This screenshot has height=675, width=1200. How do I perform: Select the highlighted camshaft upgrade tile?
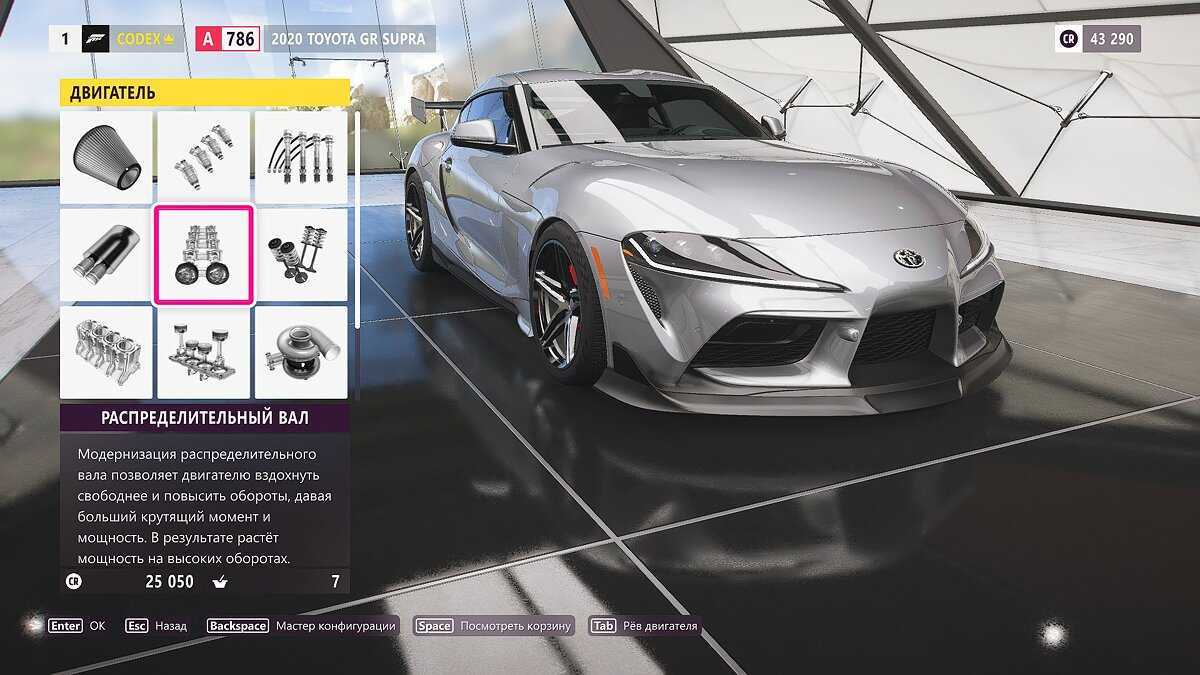(203, 255)
